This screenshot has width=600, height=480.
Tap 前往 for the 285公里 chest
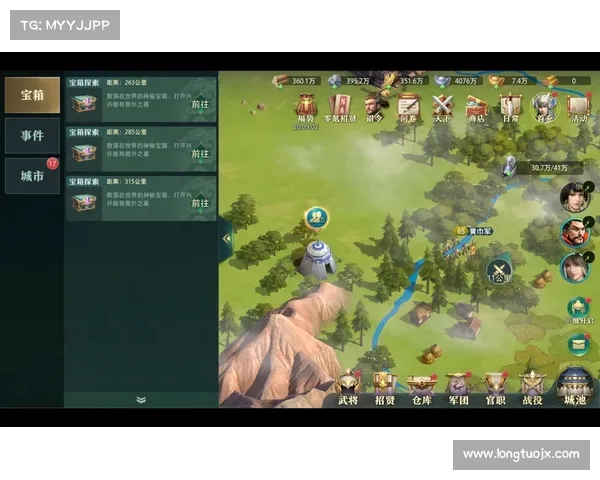point(200,153)
